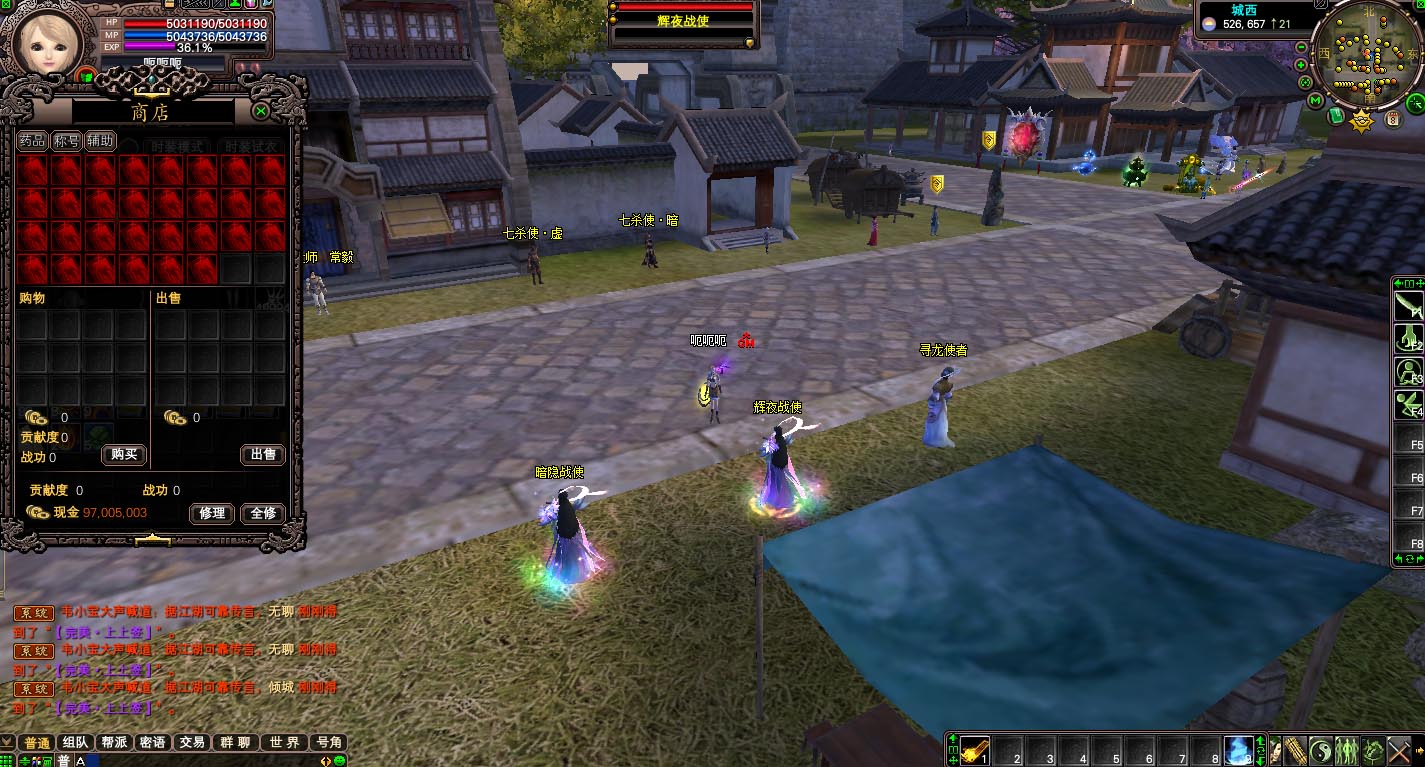Switch chat to the 世界 channel
Screen dimensions: 1425x767
point(284,742)
